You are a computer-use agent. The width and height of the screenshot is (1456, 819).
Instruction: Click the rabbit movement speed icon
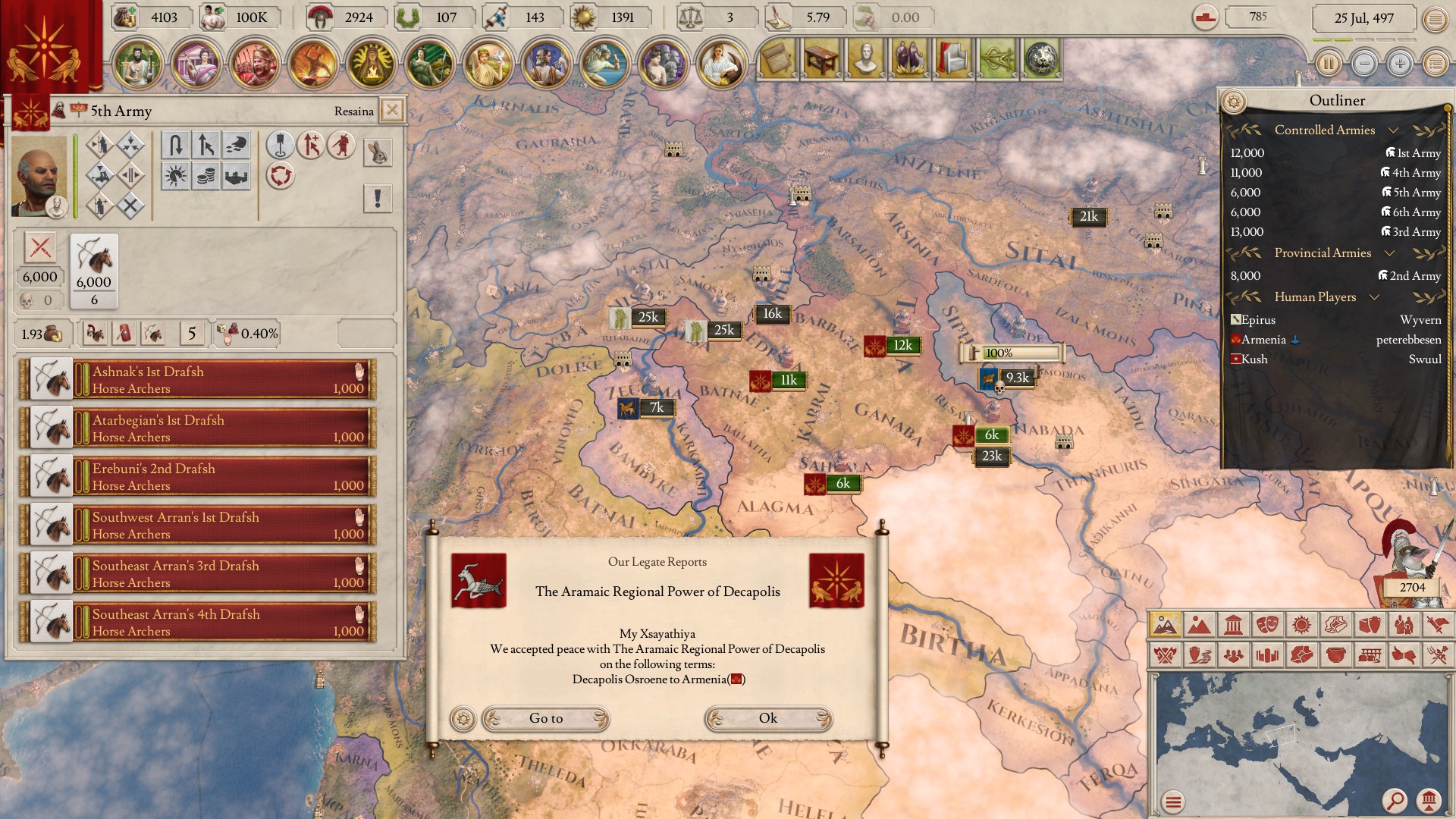(379, 152)
